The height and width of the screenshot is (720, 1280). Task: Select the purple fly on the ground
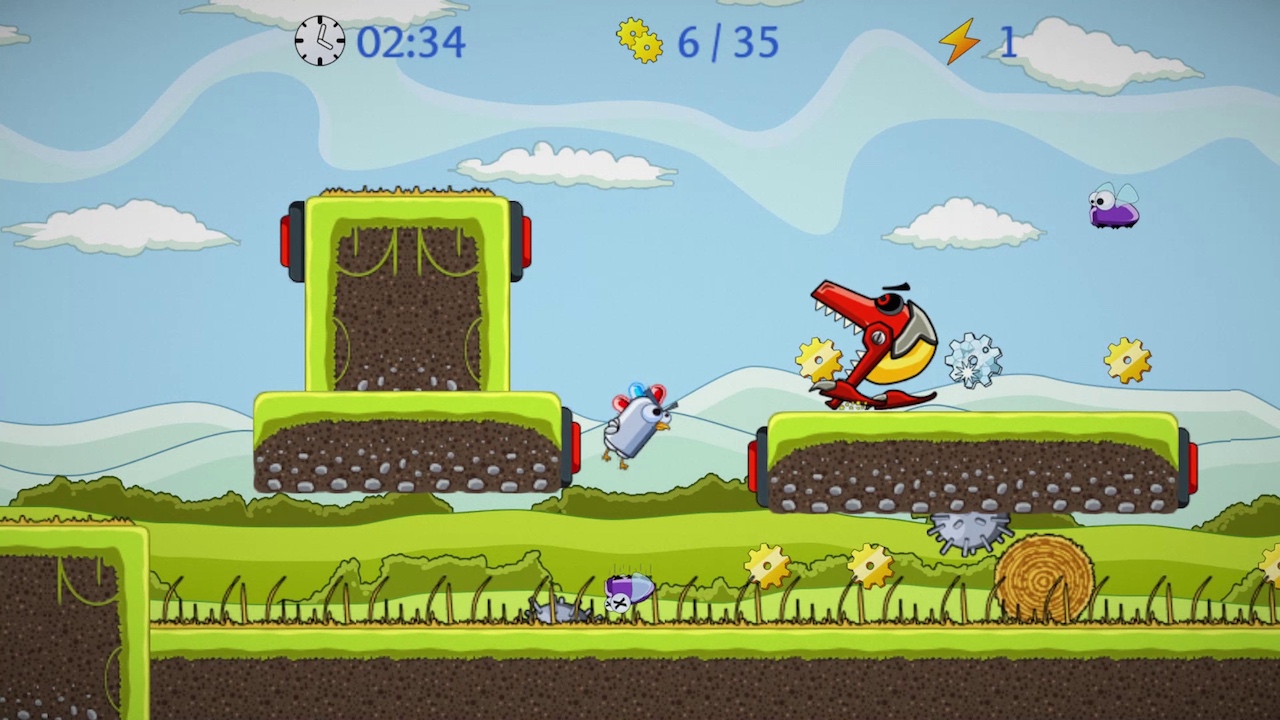[628, 590]
